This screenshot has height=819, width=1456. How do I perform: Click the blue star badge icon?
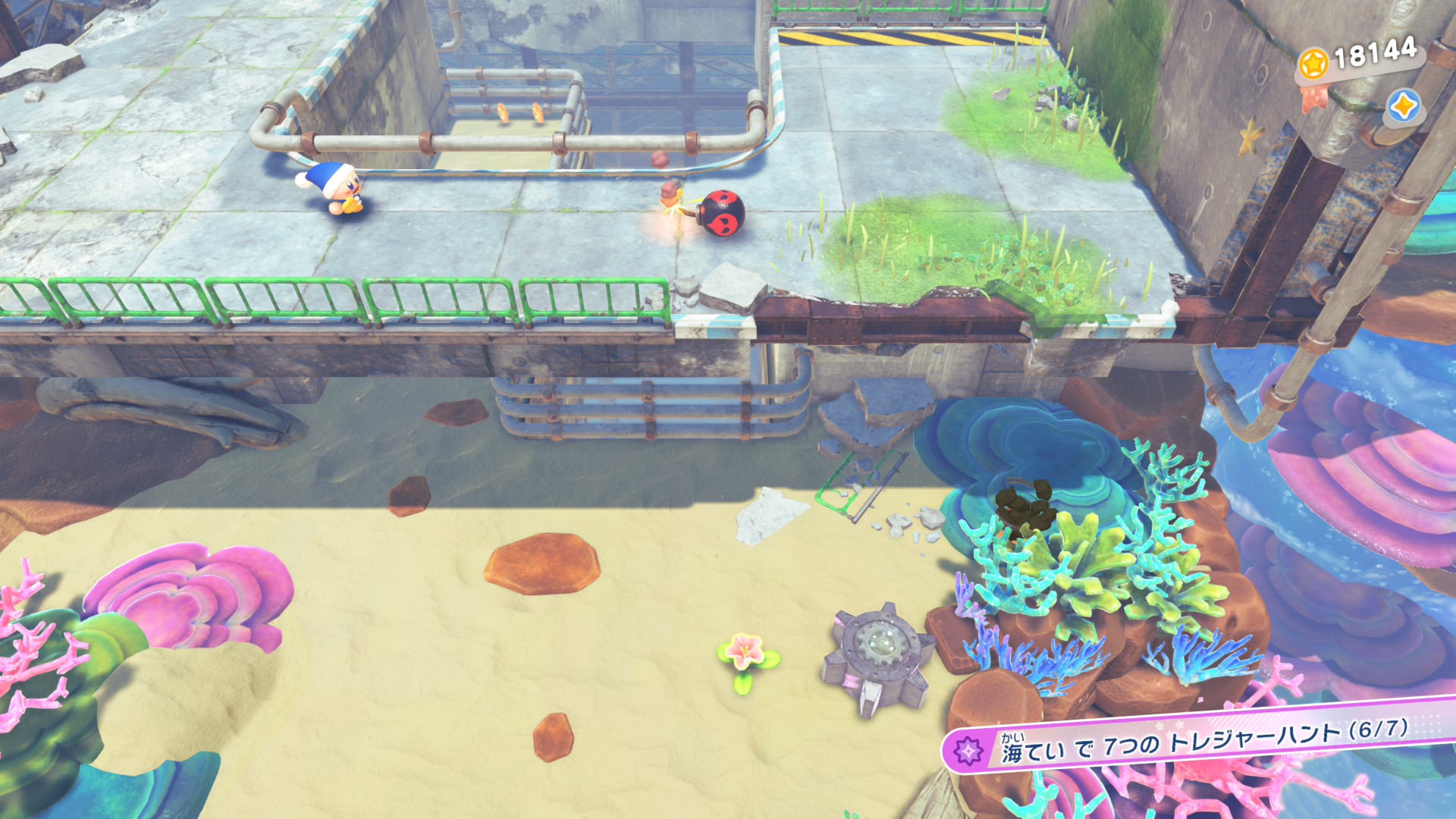[x=1403, y=106]
